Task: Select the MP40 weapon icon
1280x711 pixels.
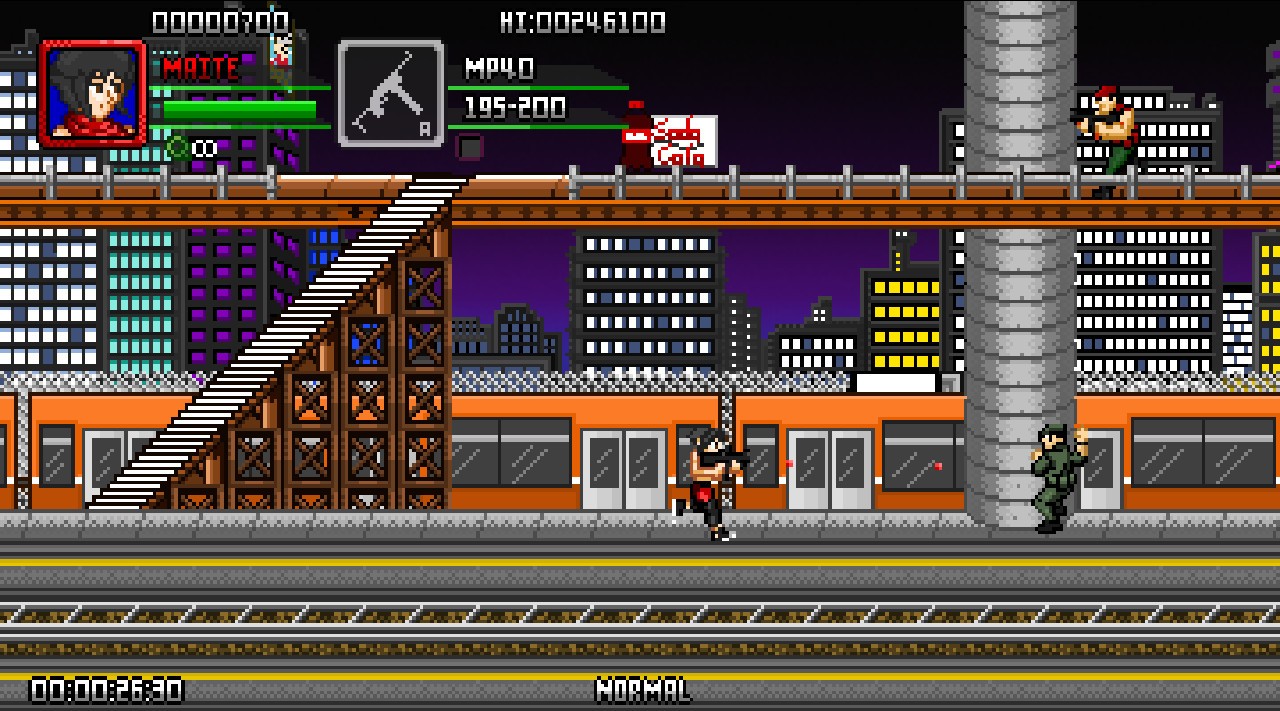Action: click(x=390, y=93)
